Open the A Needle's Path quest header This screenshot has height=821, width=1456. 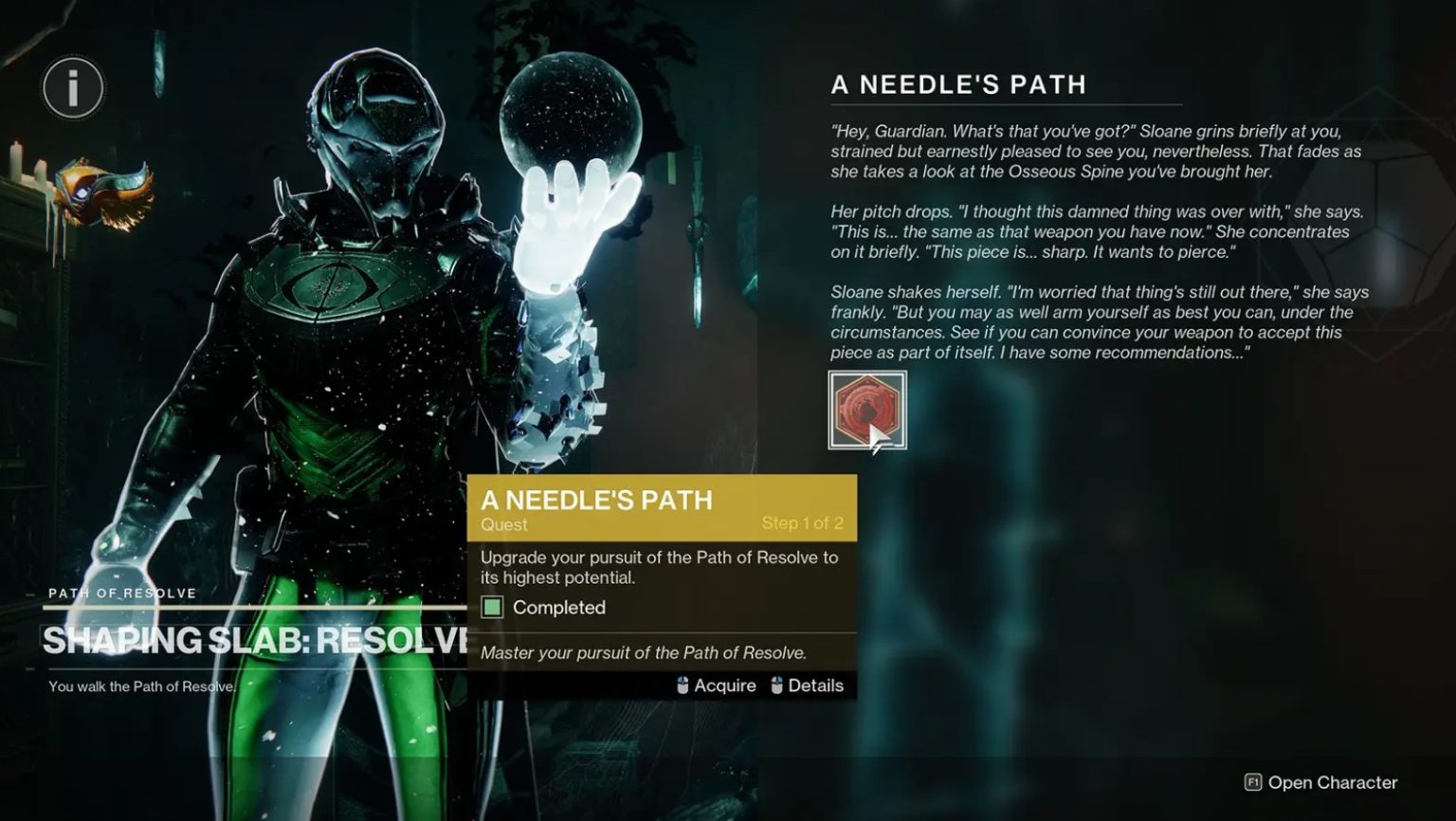(x=956, y=84)
